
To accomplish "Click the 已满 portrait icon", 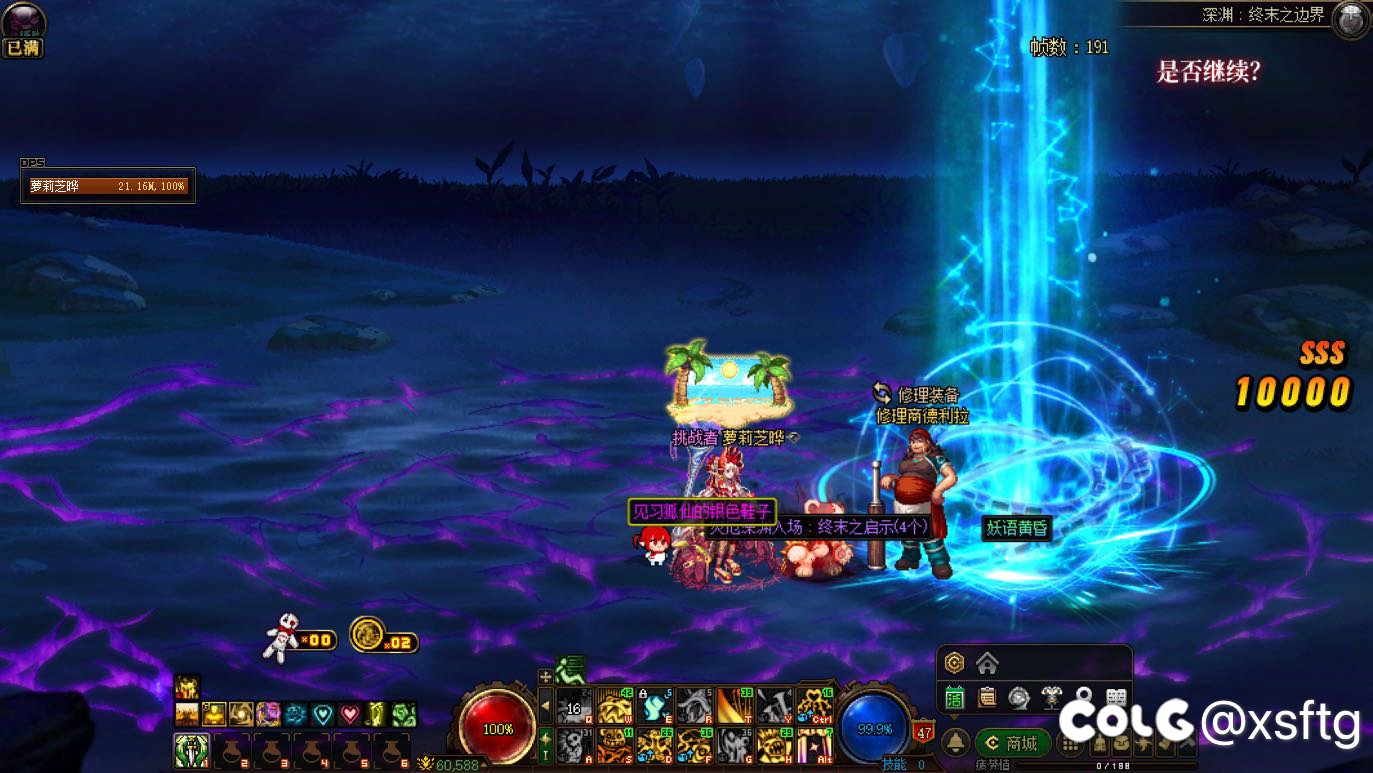I will click(23, 30).
